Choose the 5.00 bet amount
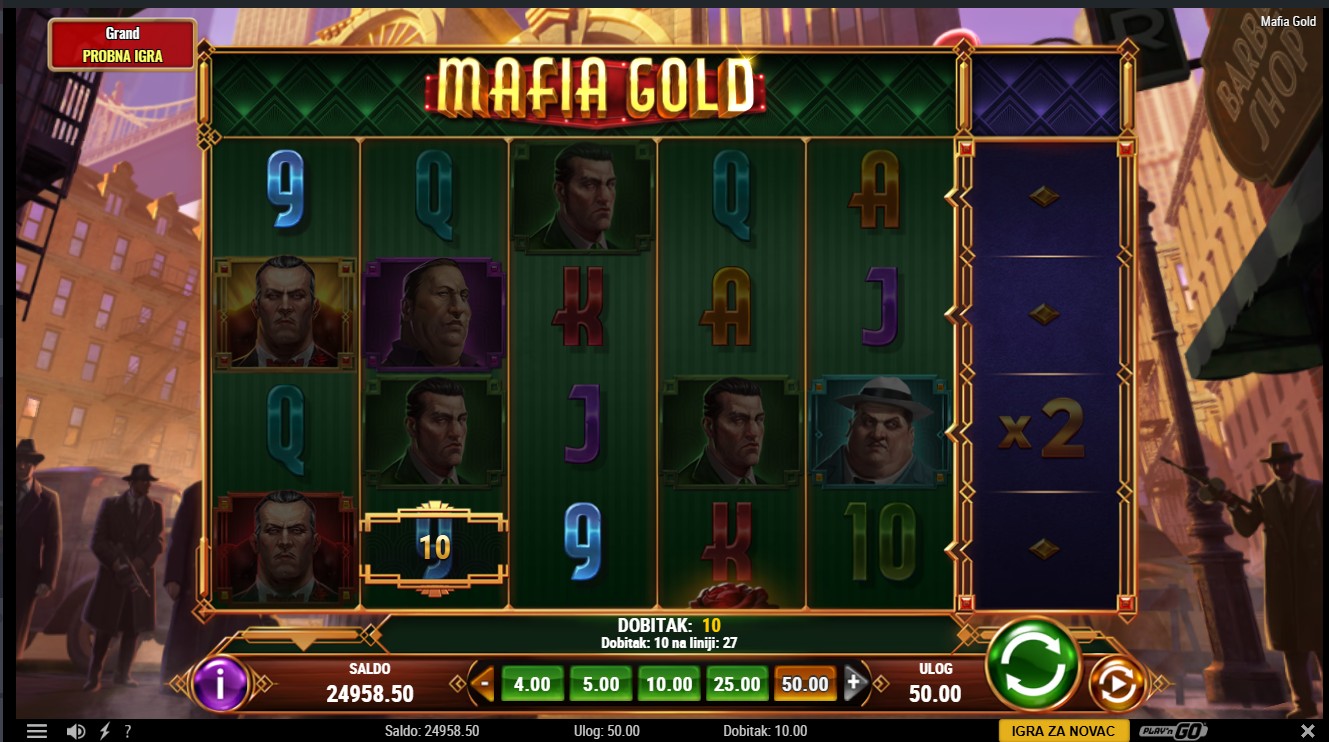 [601, 684]
